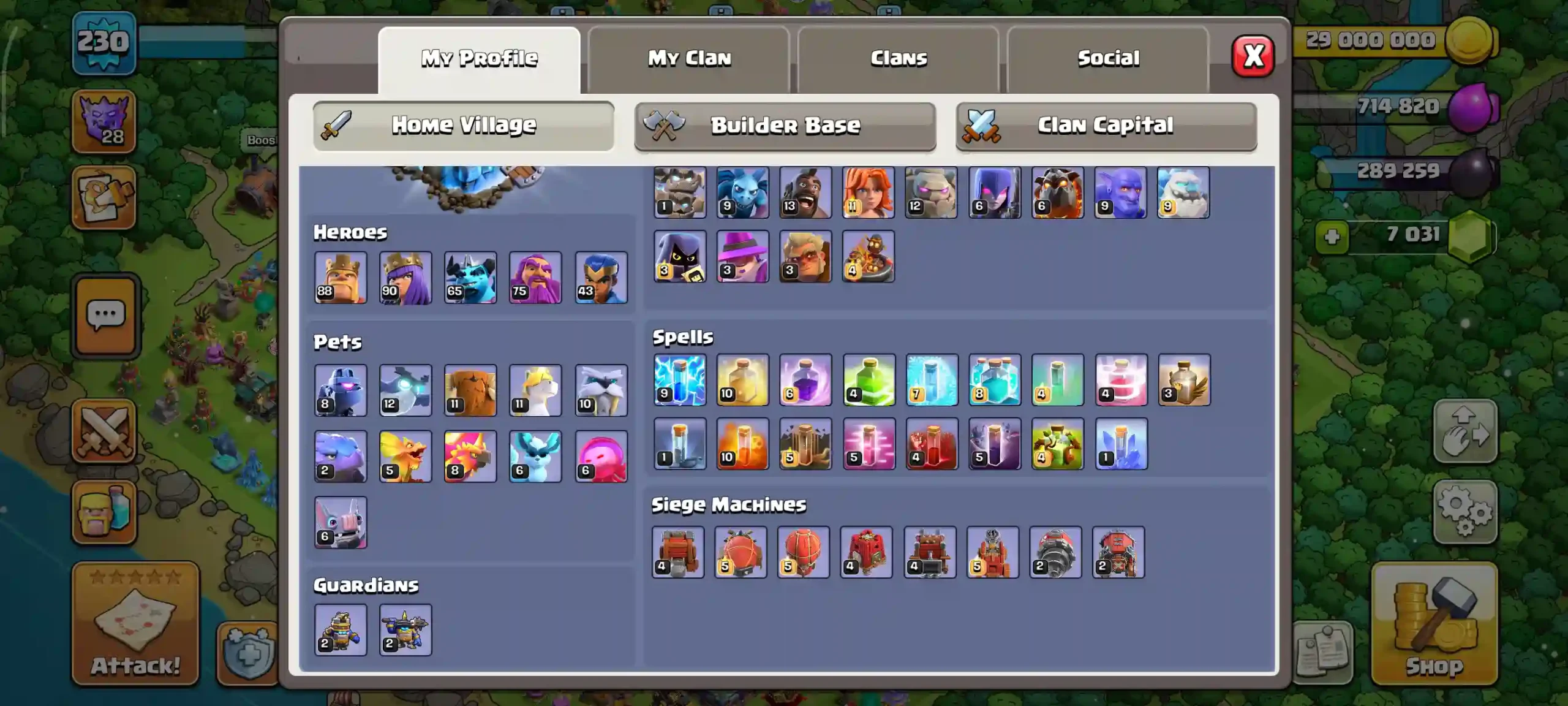Open the chat panel icon
1568x706 pixels.
[105, 316]
